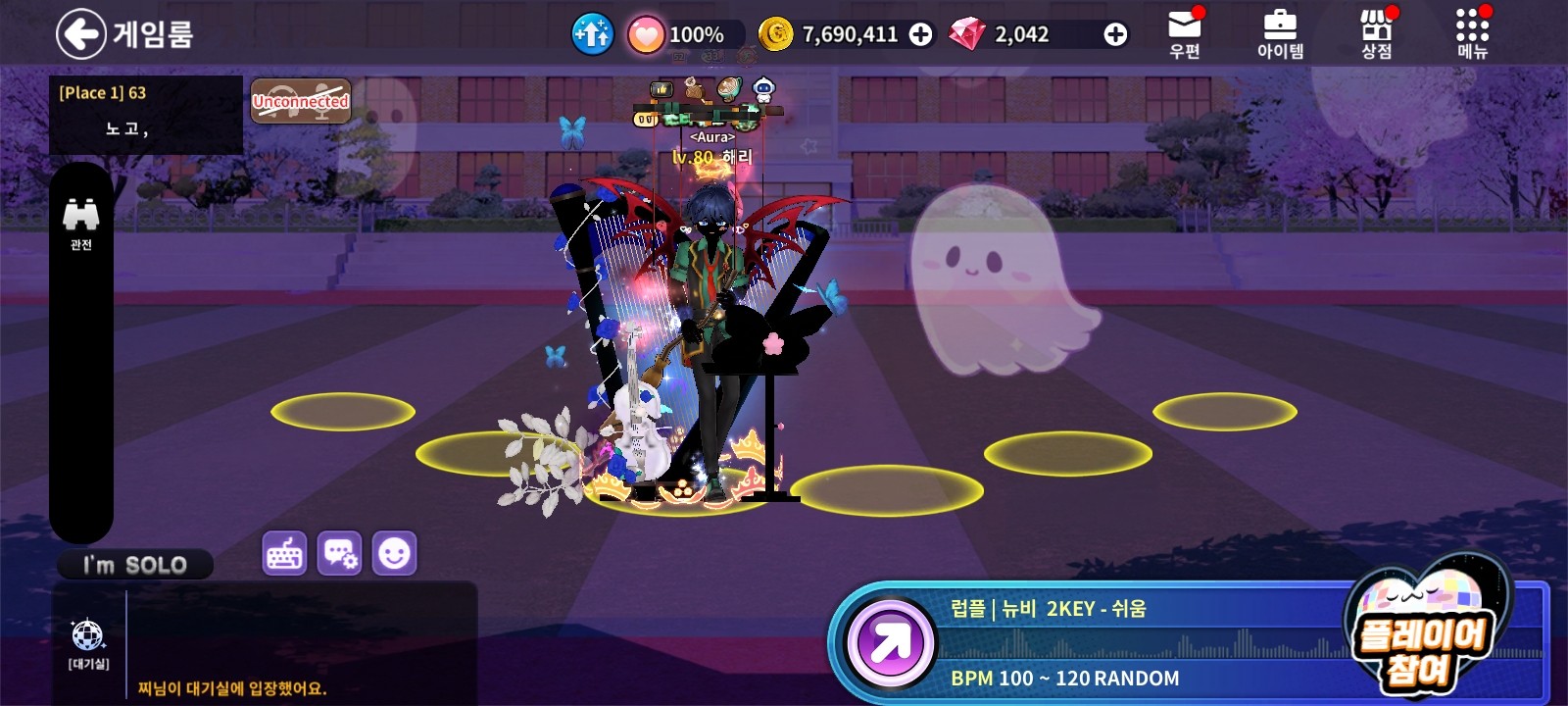Add more gold coins with plus button

(920, 34)
